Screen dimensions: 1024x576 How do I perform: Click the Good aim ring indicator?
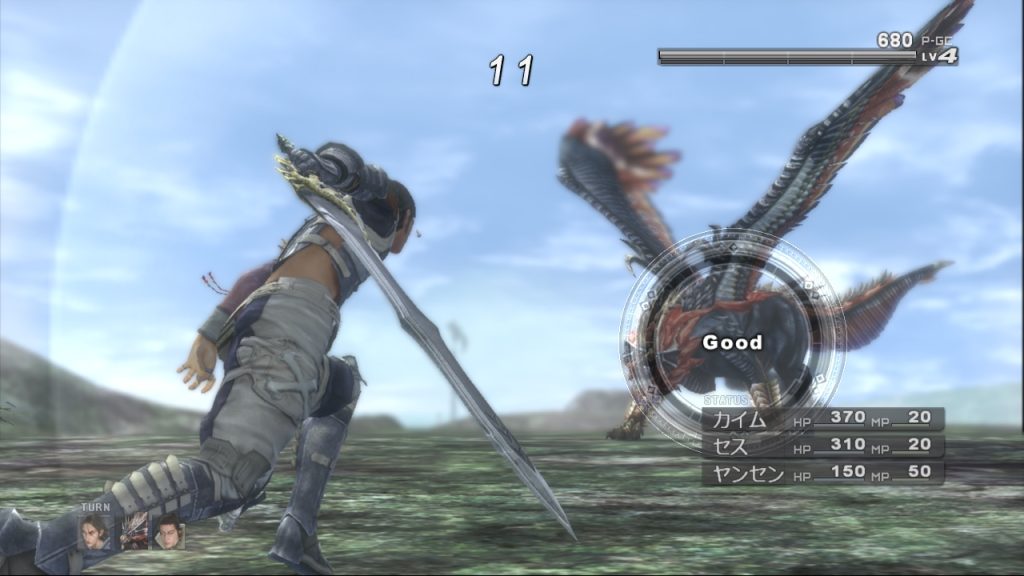(x=732, y=342)
